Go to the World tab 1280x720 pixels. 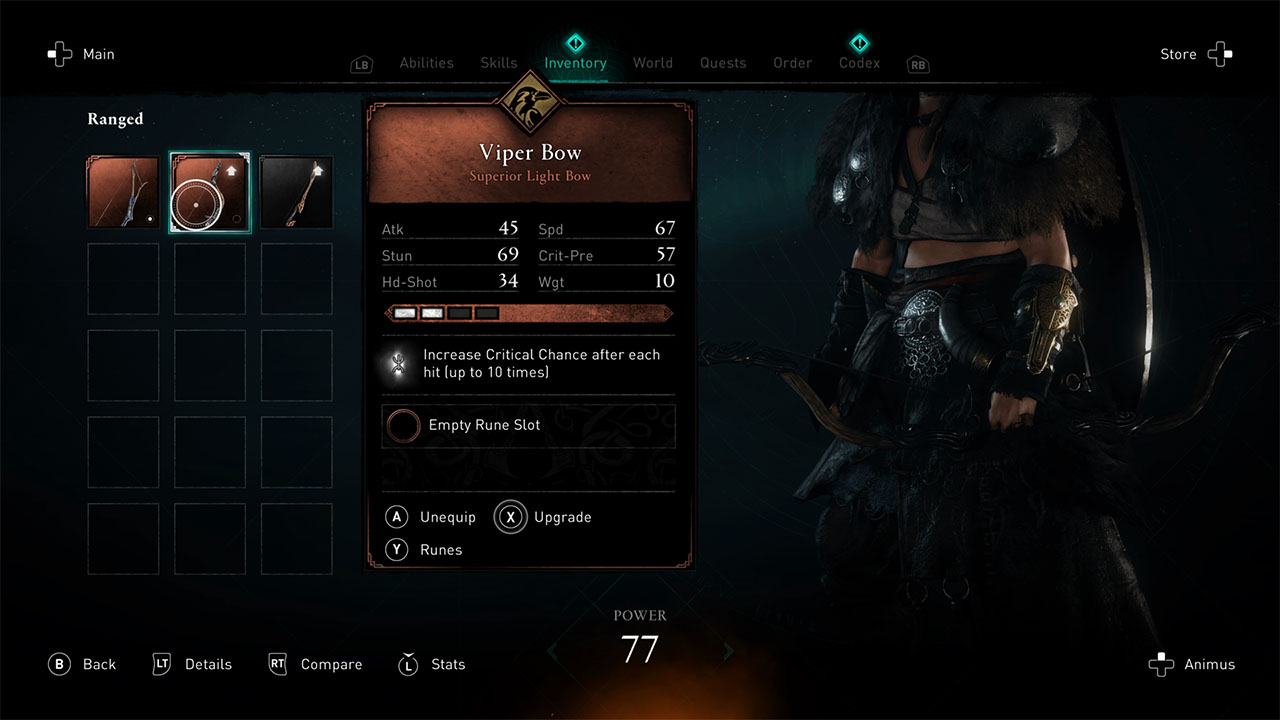pos(652,63)
